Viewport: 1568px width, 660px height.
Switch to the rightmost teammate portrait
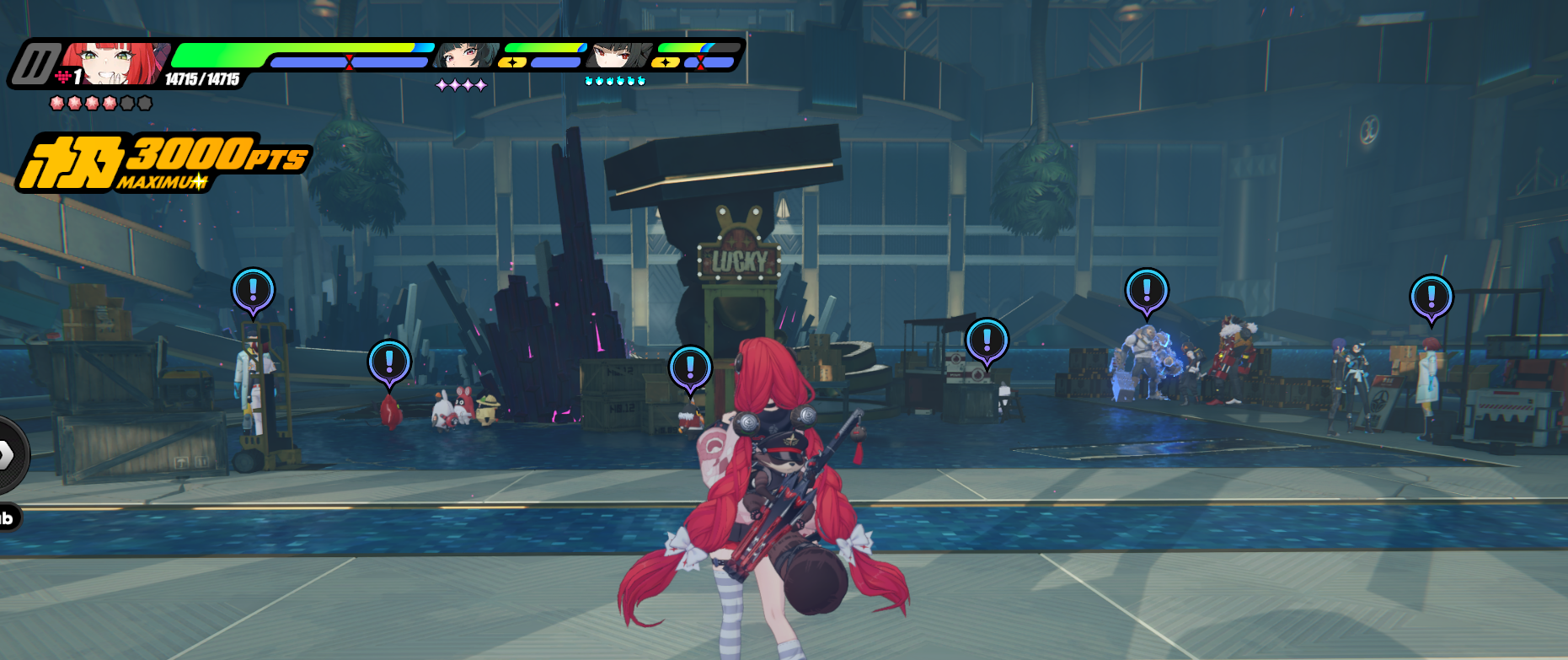(x=619, y=56)
